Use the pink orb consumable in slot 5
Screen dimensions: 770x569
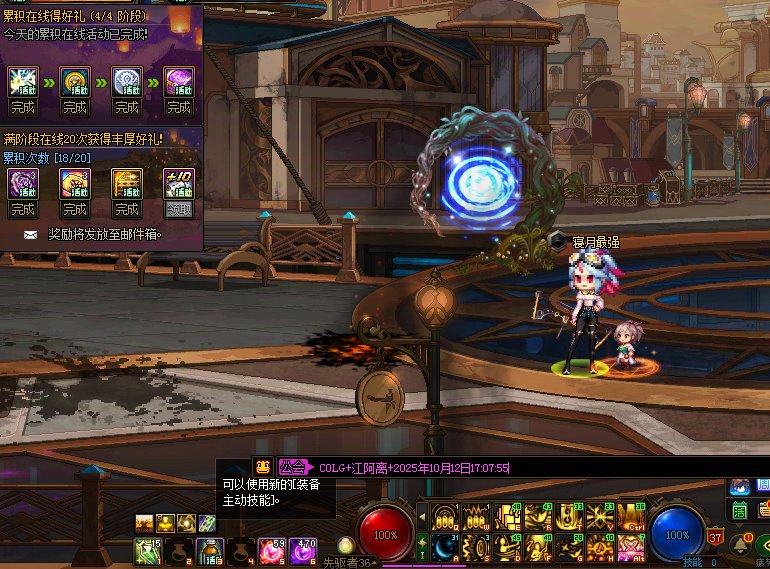[271, 549]
